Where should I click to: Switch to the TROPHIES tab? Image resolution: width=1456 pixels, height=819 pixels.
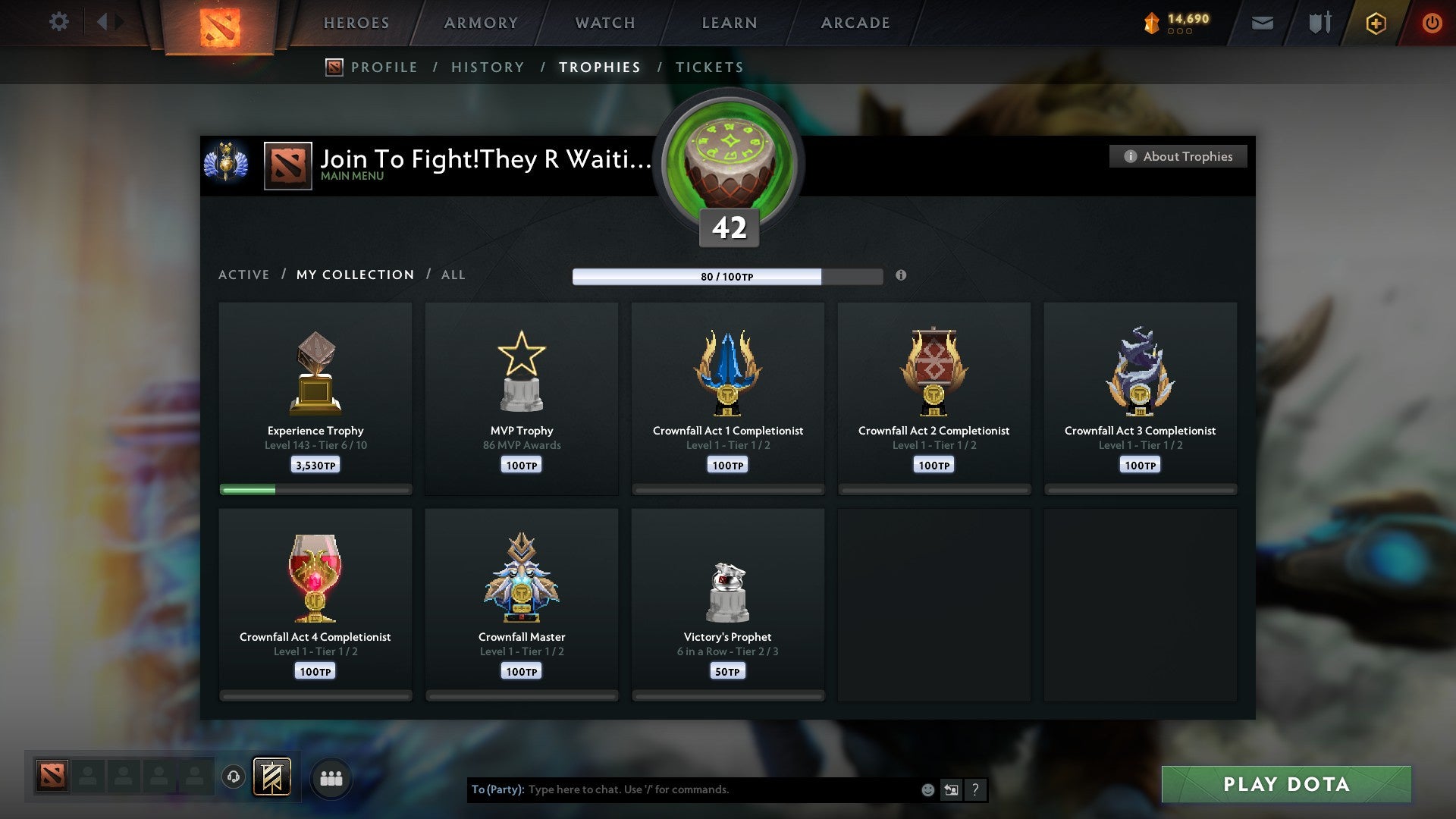point(599,67)
